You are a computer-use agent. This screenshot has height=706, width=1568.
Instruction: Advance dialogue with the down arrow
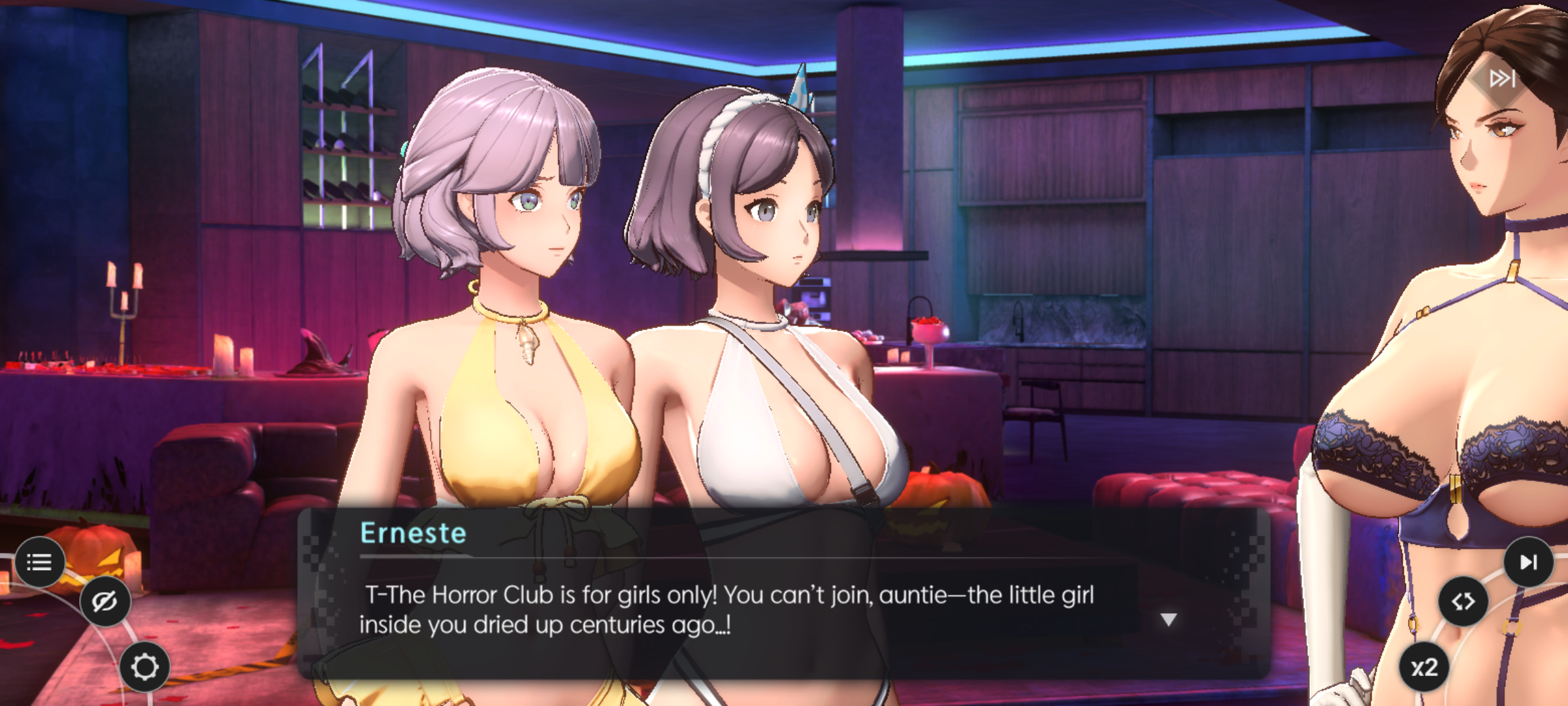point(1168,619)
